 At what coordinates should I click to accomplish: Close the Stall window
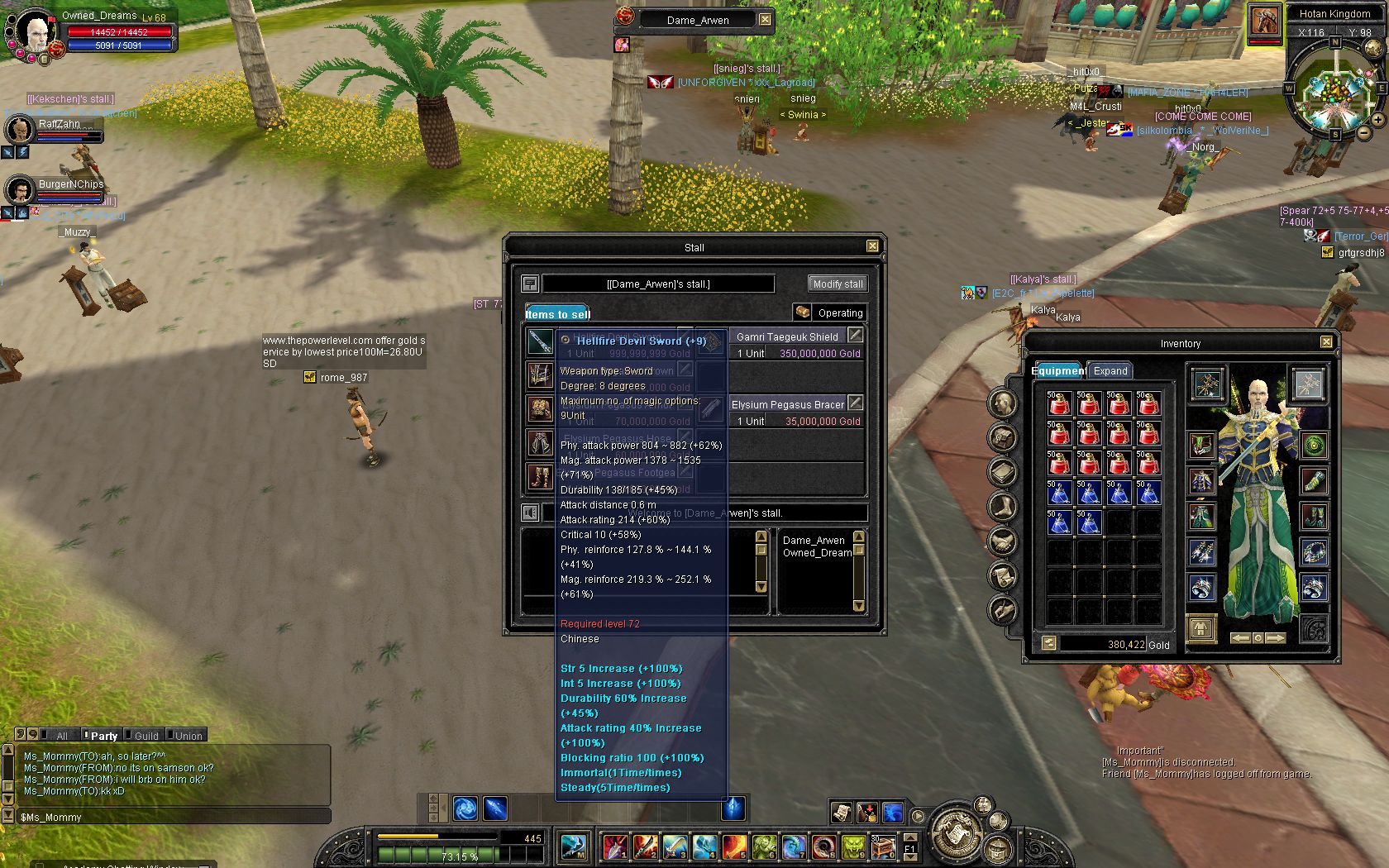pos(872,246)
